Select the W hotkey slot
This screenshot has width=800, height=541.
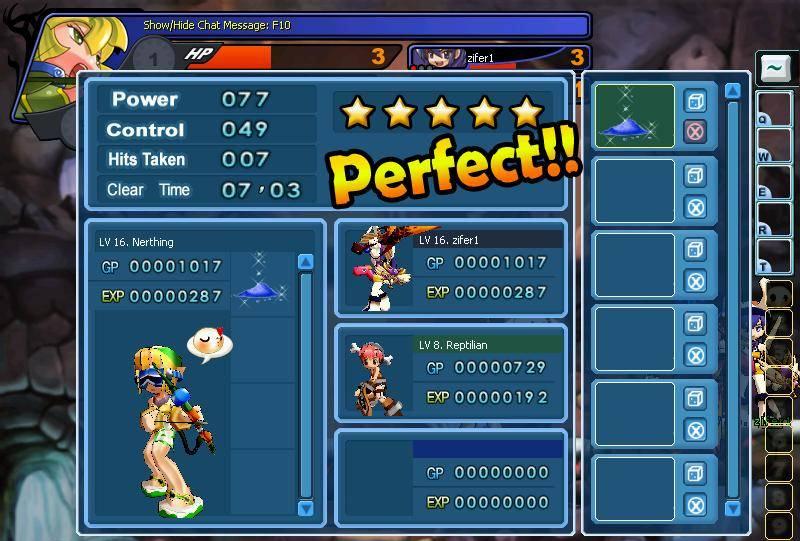pyautogui.click(x=773, y=146)
